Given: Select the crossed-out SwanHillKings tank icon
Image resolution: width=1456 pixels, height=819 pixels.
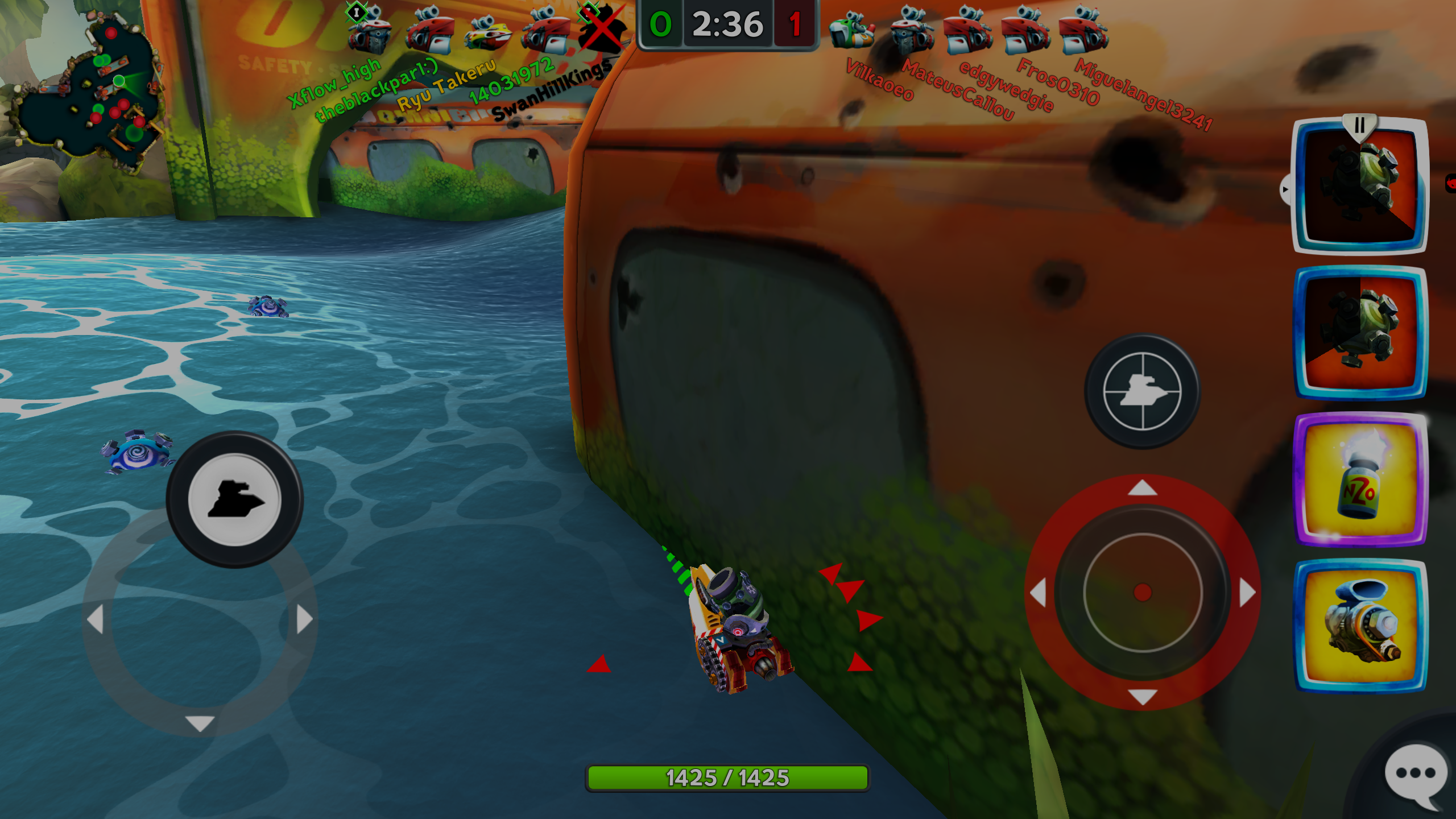Looking at the screenshot, I should tap(602, 28).
